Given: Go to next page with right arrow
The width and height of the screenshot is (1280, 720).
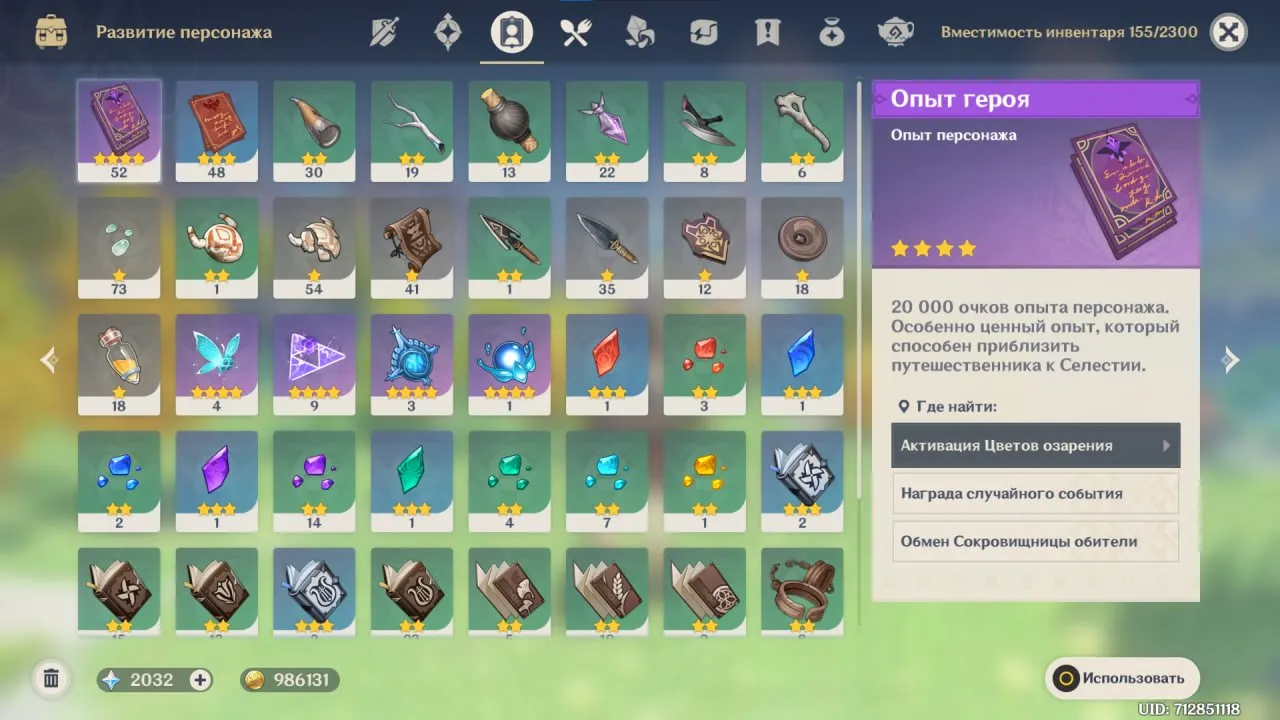Looking at the screenshot, I should click(1231, 361).
